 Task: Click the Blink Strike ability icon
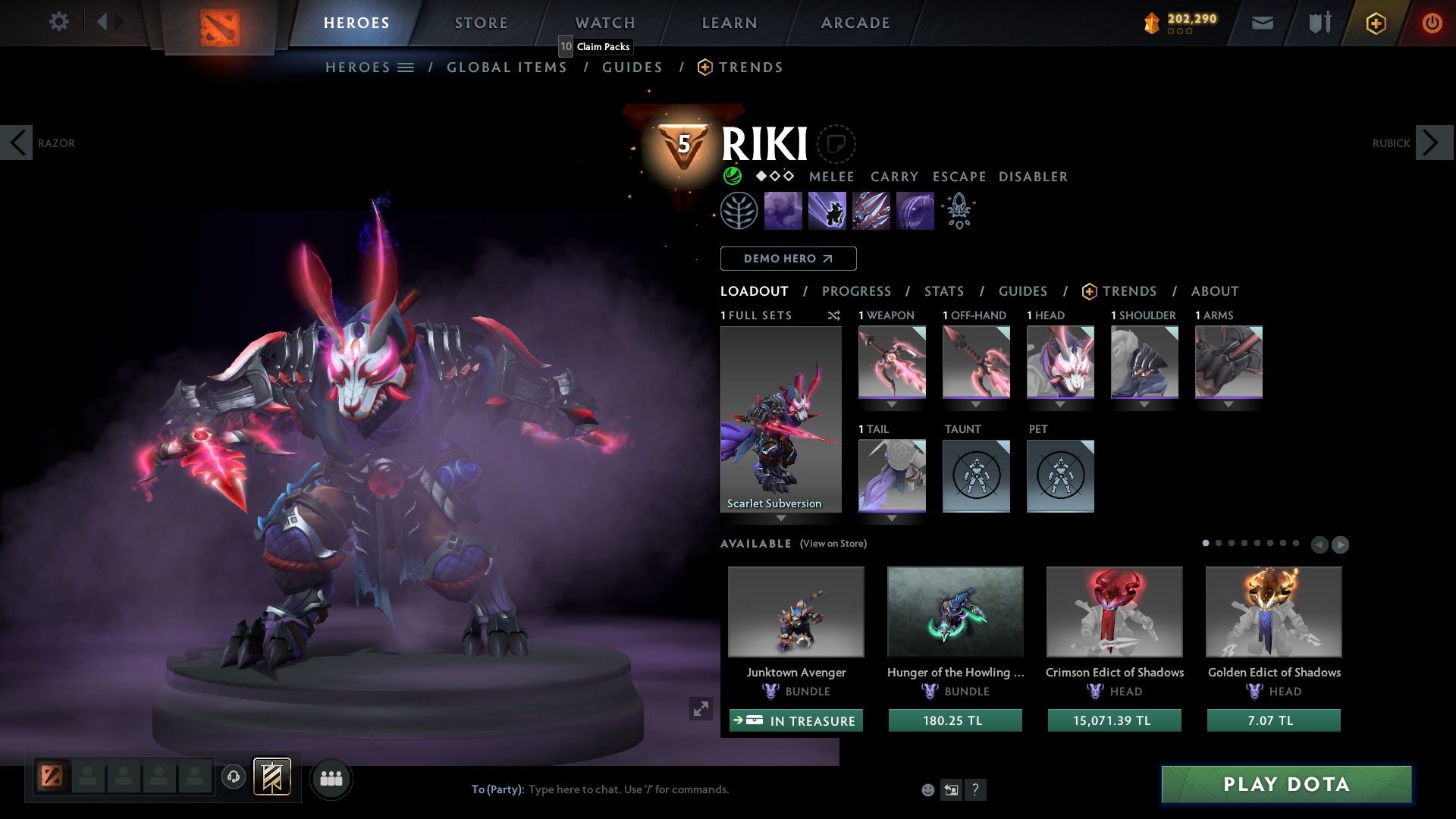pyautogui.click(x=827, y=210)
